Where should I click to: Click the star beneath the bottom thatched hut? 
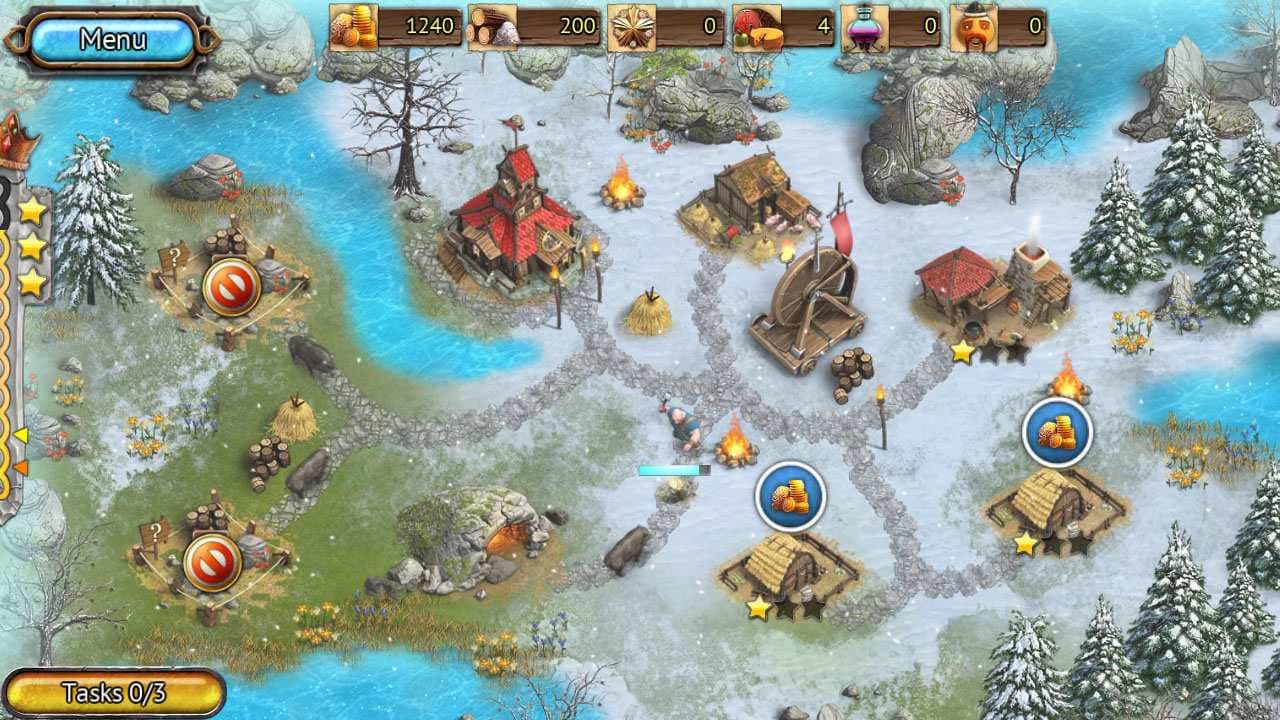(x=760, y=605)
